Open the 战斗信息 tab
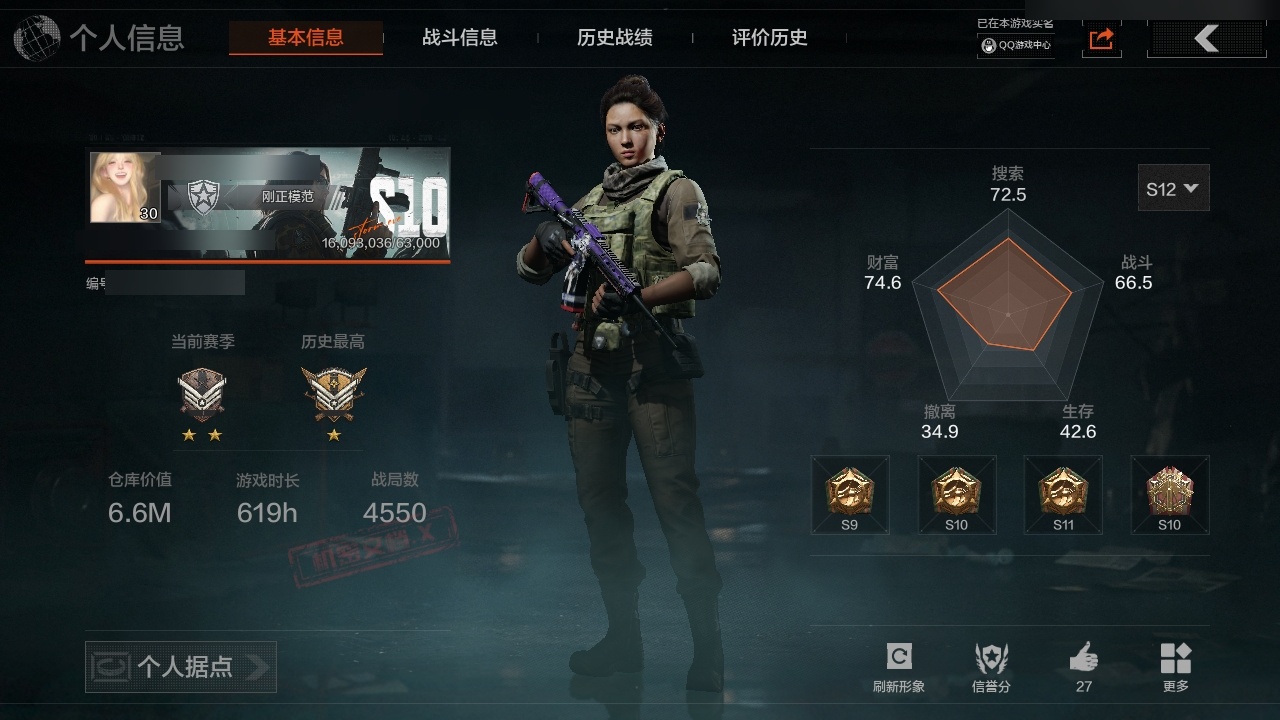The width and height of the screenshot is (1280, 720). click(460, 38)
